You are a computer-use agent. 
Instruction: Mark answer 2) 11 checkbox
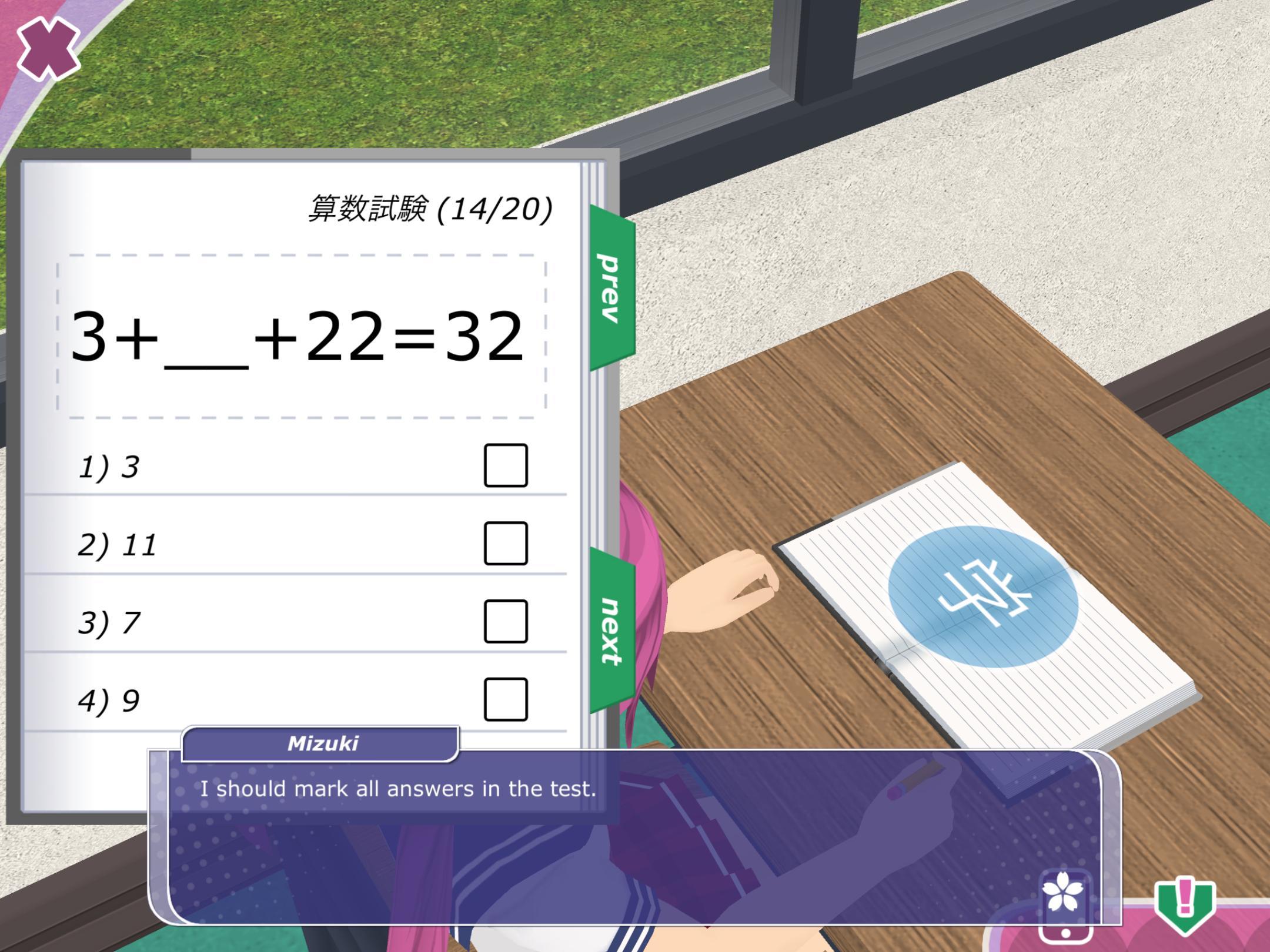pyautogui.click(x=506, y=544)
